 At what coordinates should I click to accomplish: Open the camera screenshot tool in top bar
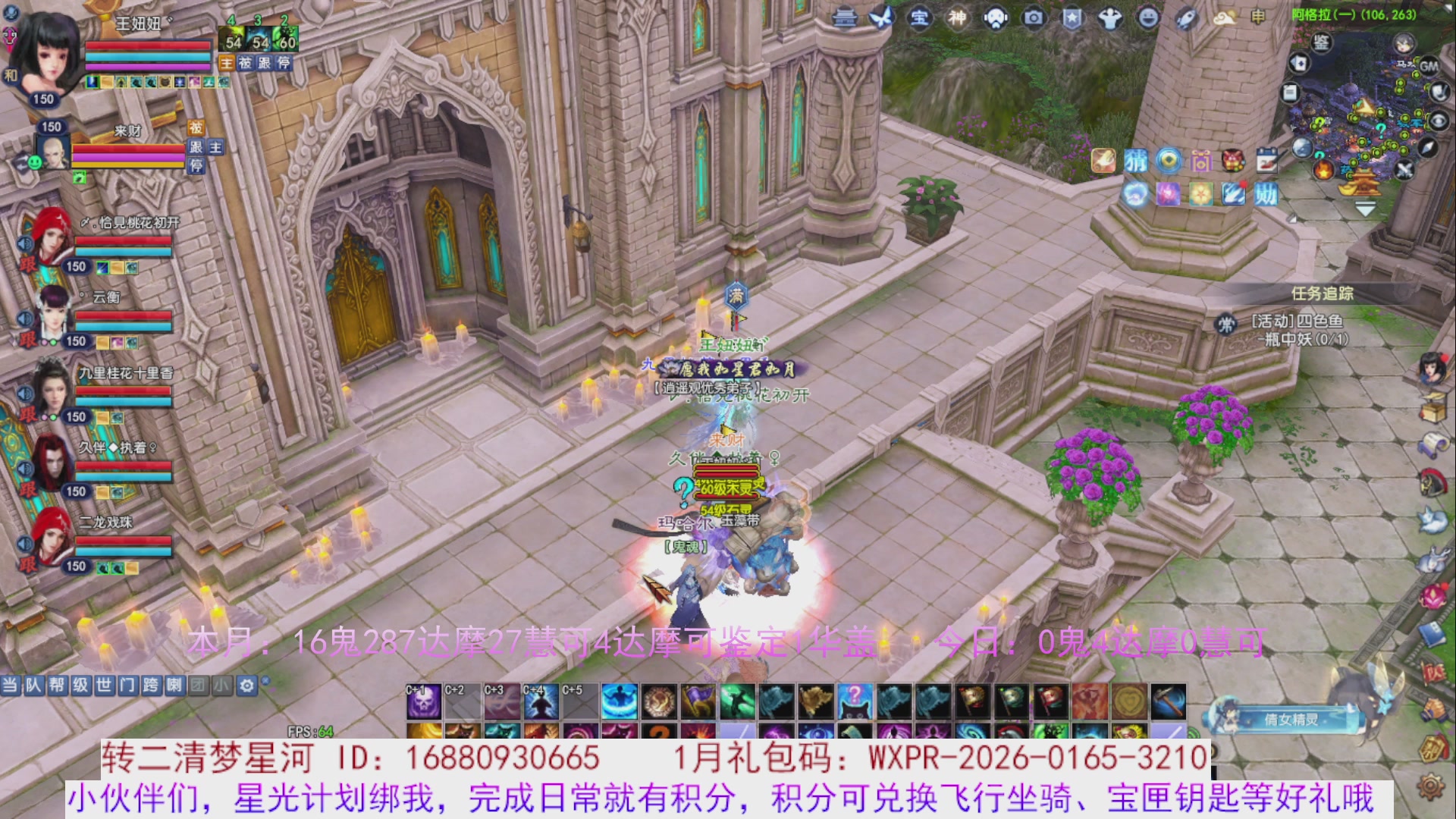[x=1033, y=17]
